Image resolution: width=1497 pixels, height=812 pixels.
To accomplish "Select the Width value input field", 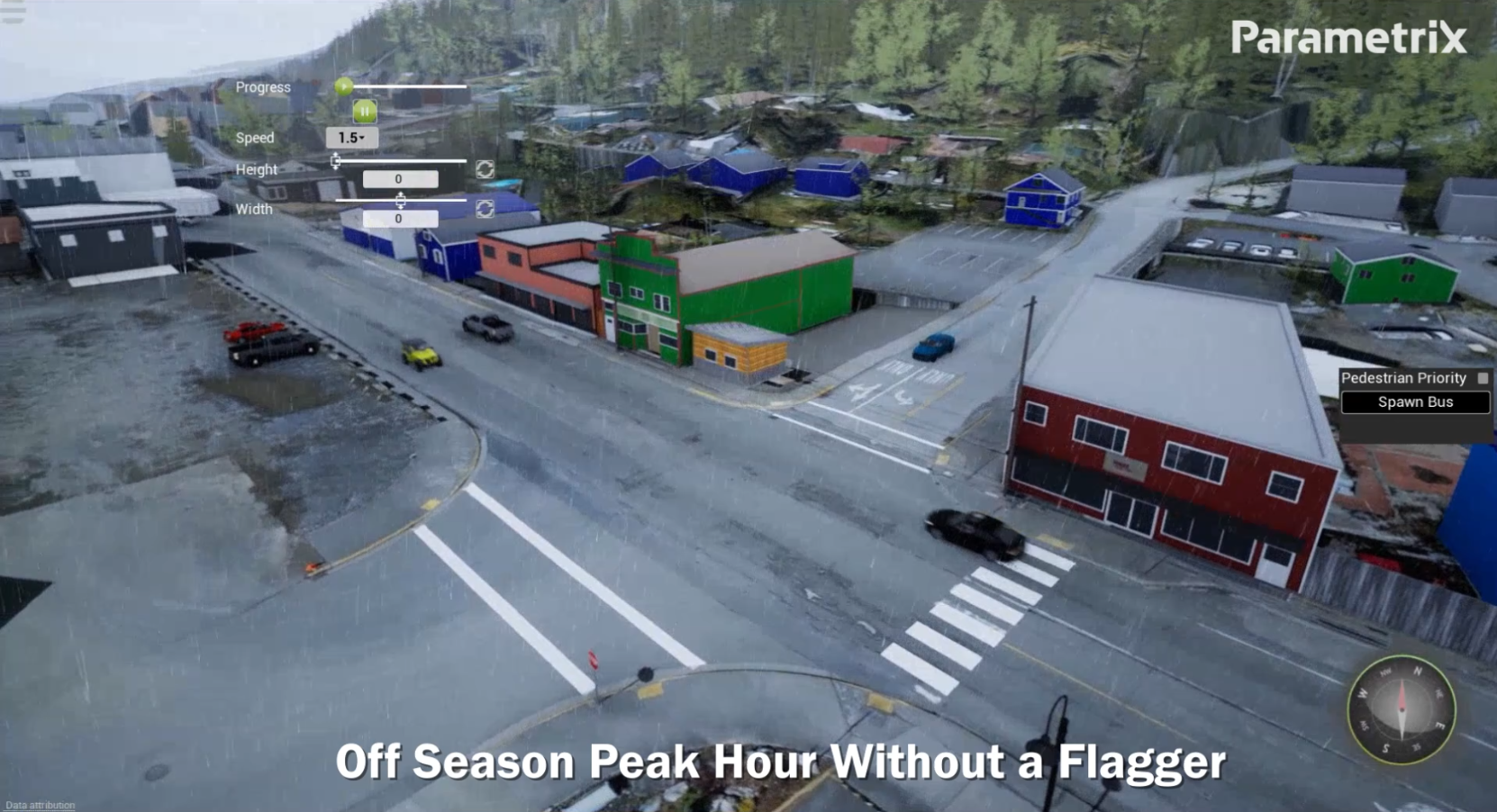I will coord(400,219).
